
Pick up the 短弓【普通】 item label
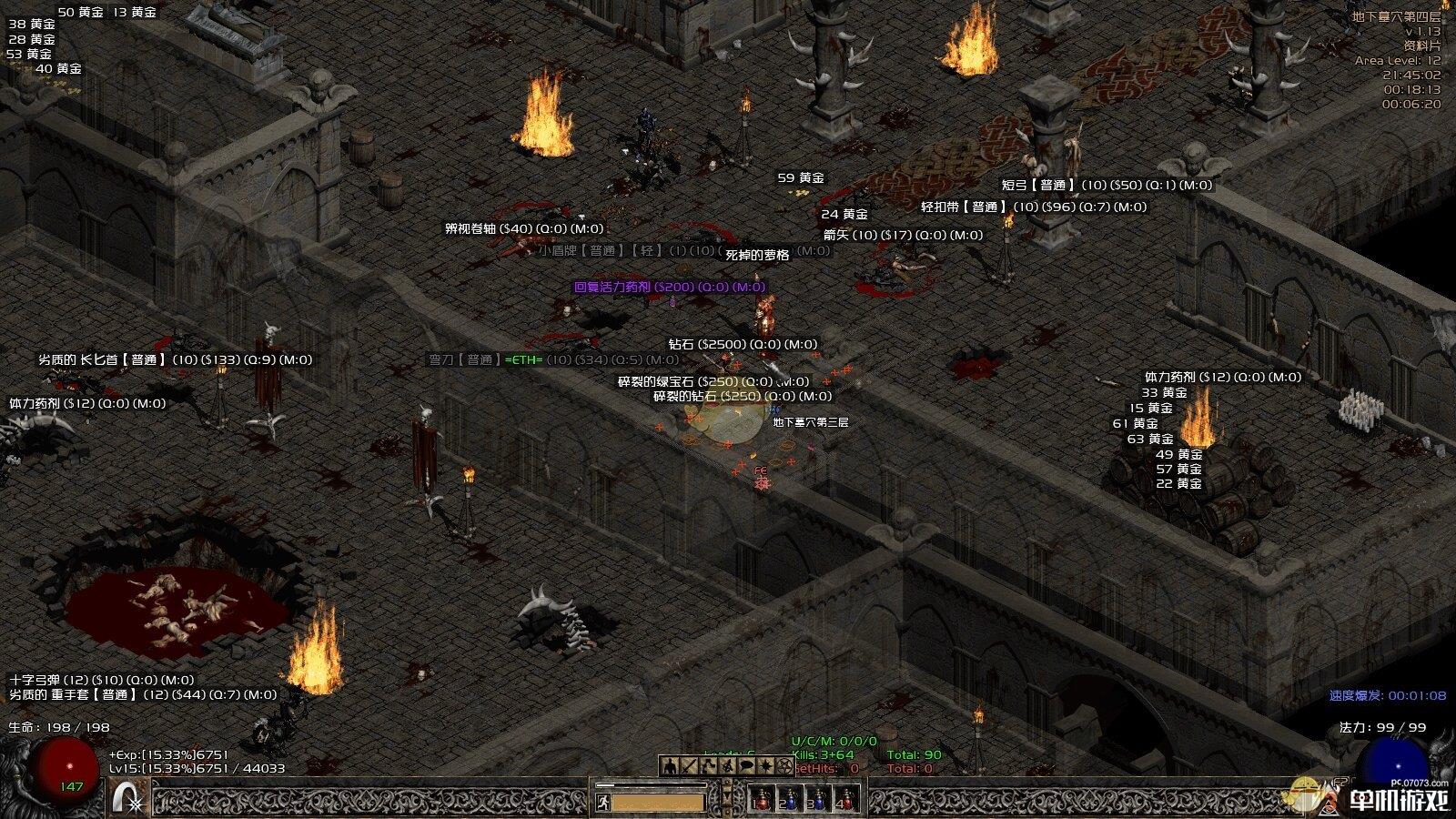(x=1107, y=185)
